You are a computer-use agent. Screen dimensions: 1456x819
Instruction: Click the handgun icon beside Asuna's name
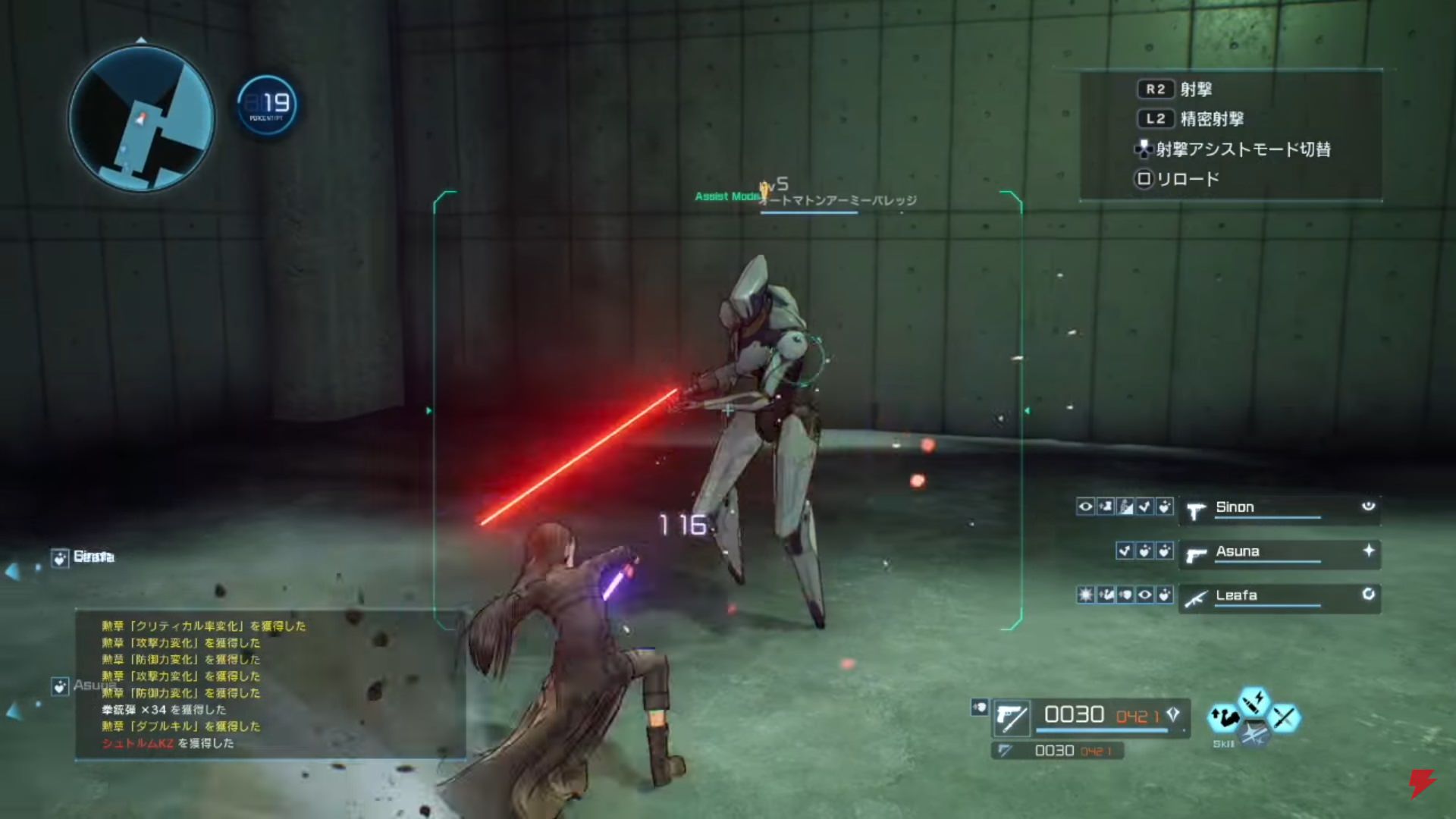pos(1195,555)
